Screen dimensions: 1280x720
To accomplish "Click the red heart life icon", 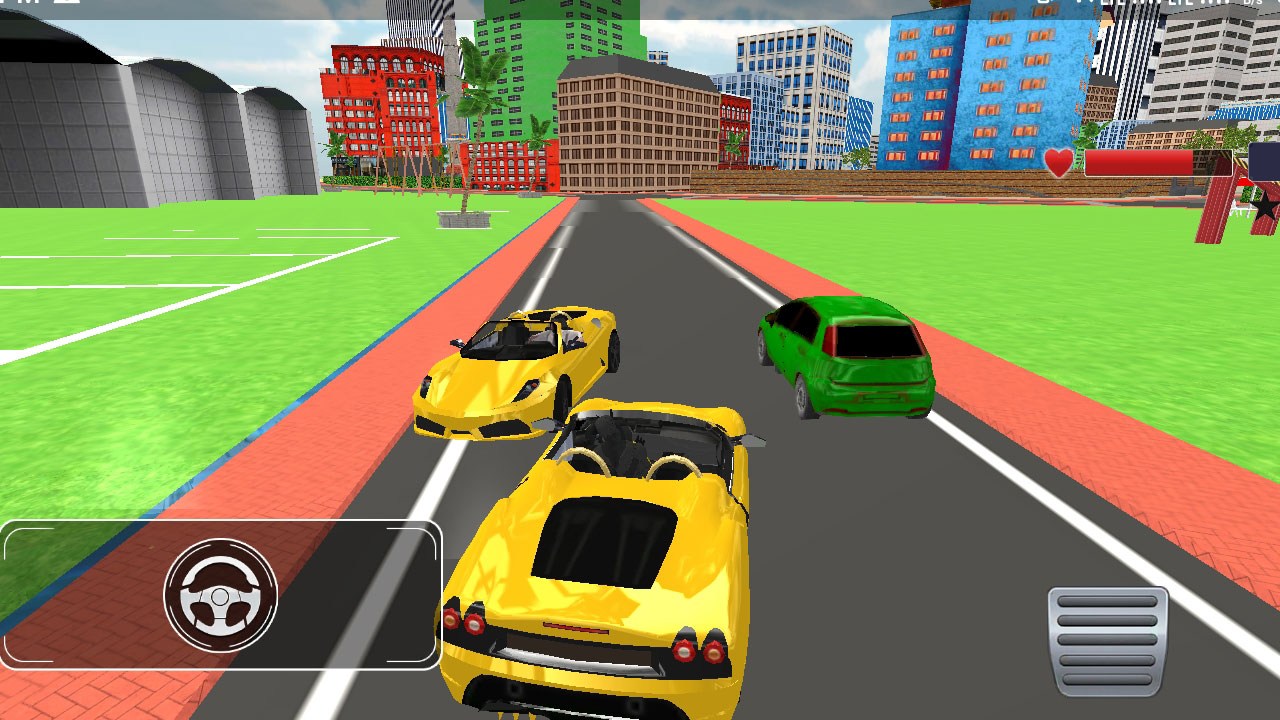I will pyautogui.click(x=1057, y=162).
